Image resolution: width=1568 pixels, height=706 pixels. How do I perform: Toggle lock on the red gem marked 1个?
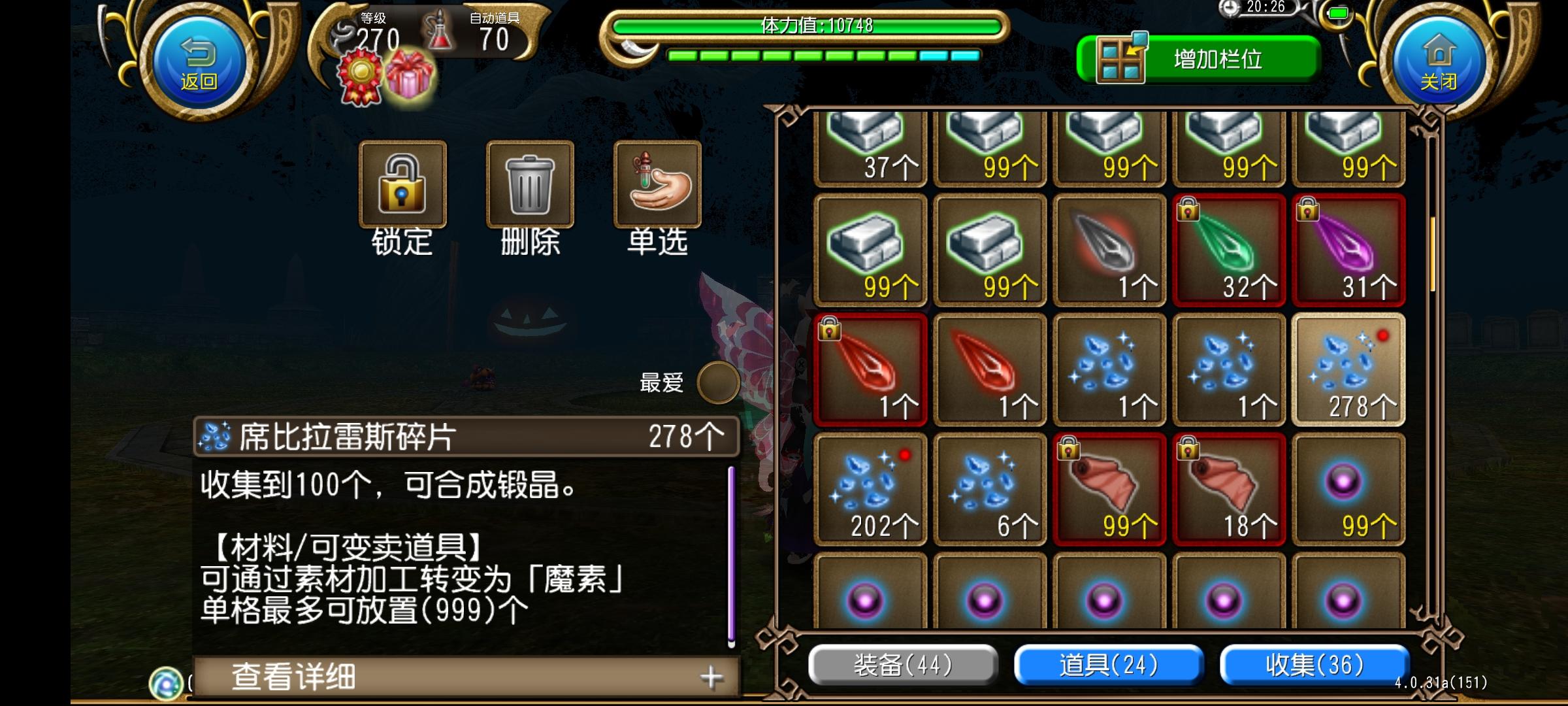click(x=870, y=367)
